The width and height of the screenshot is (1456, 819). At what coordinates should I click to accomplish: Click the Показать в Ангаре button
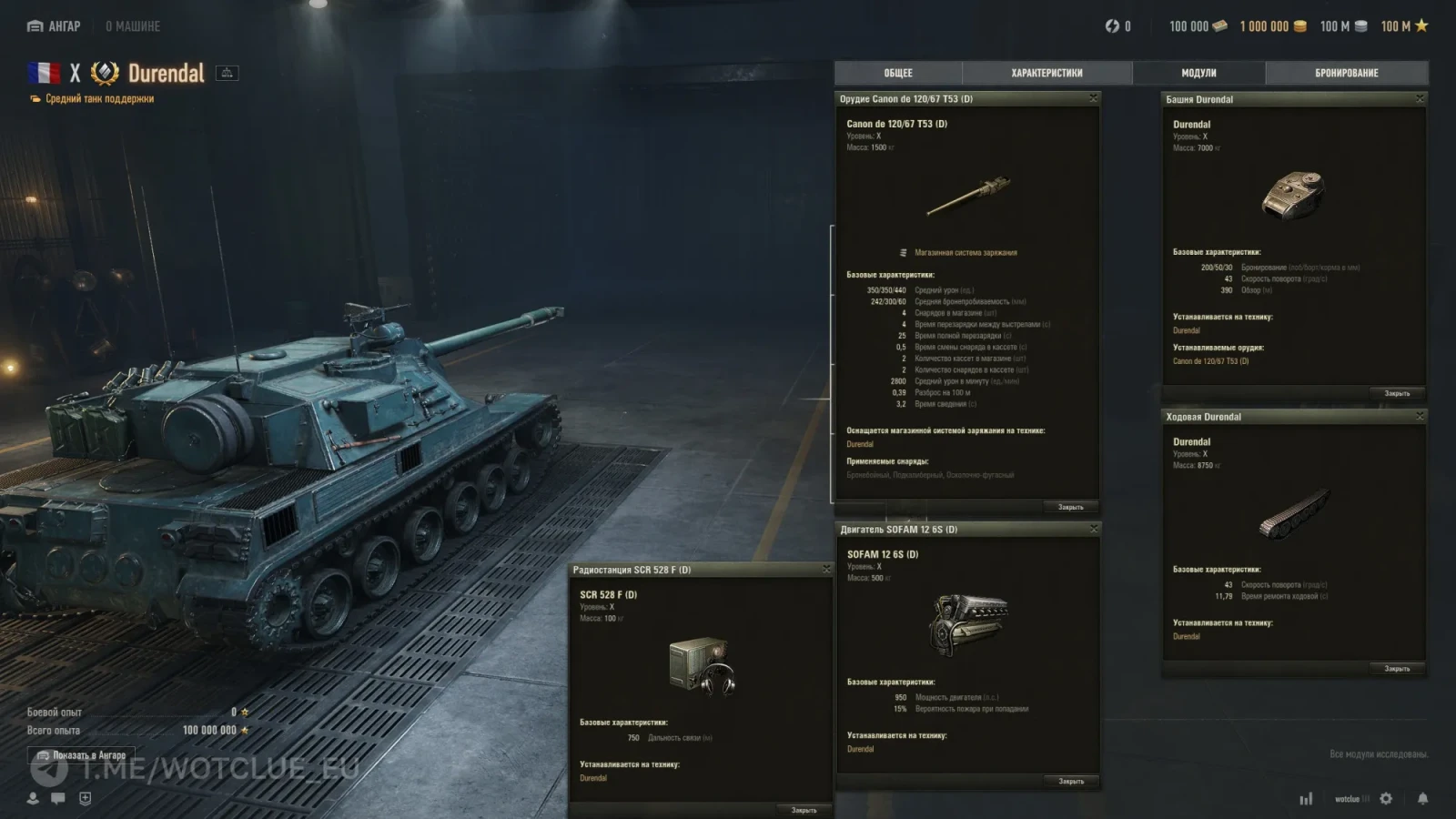click(x=81, y=755)
